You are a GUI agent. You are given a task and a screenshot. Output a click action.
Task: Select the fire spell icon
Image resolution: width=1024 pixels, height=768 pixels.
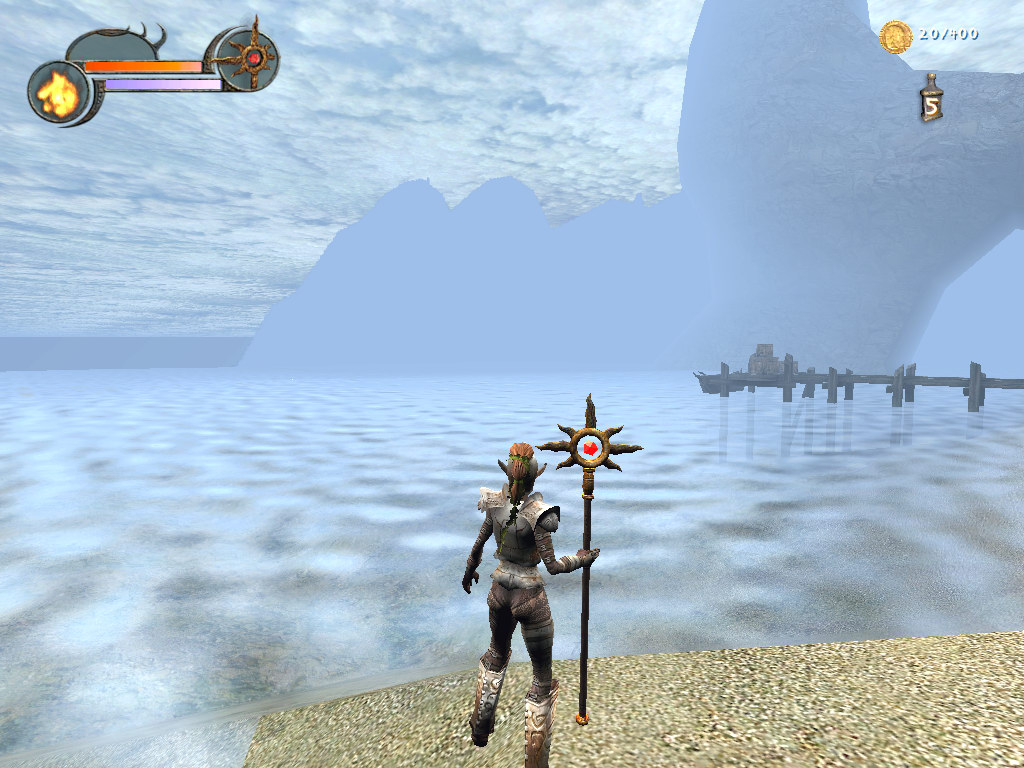pyautogui.click(x=58, y=93)
